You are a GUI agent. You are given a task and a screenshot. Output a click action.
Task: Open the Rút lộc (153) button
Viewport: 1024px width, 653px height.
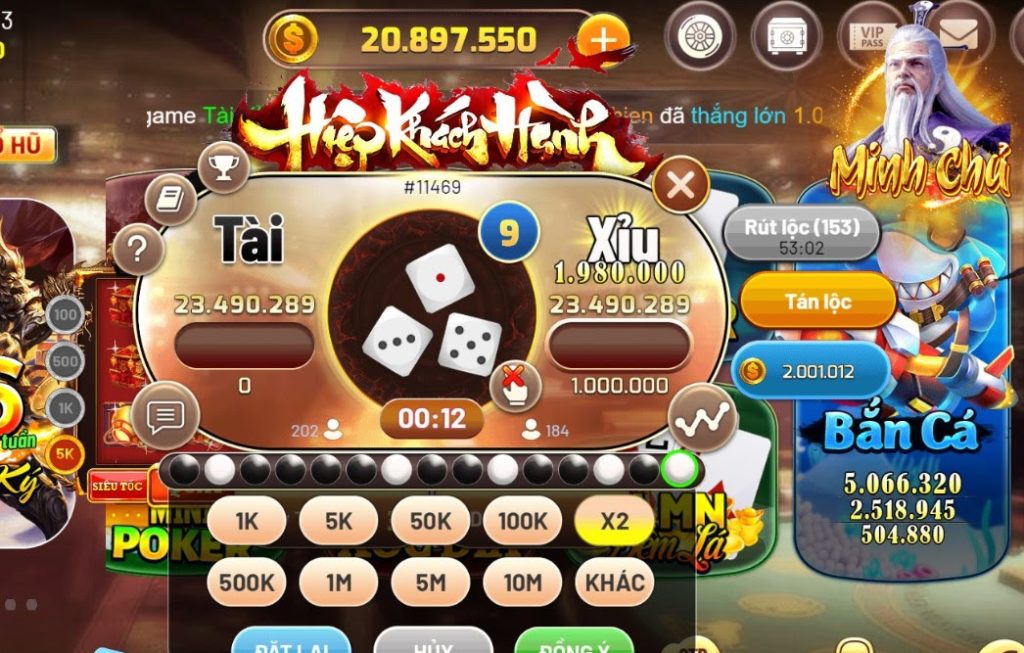click(x=801, y=229)
